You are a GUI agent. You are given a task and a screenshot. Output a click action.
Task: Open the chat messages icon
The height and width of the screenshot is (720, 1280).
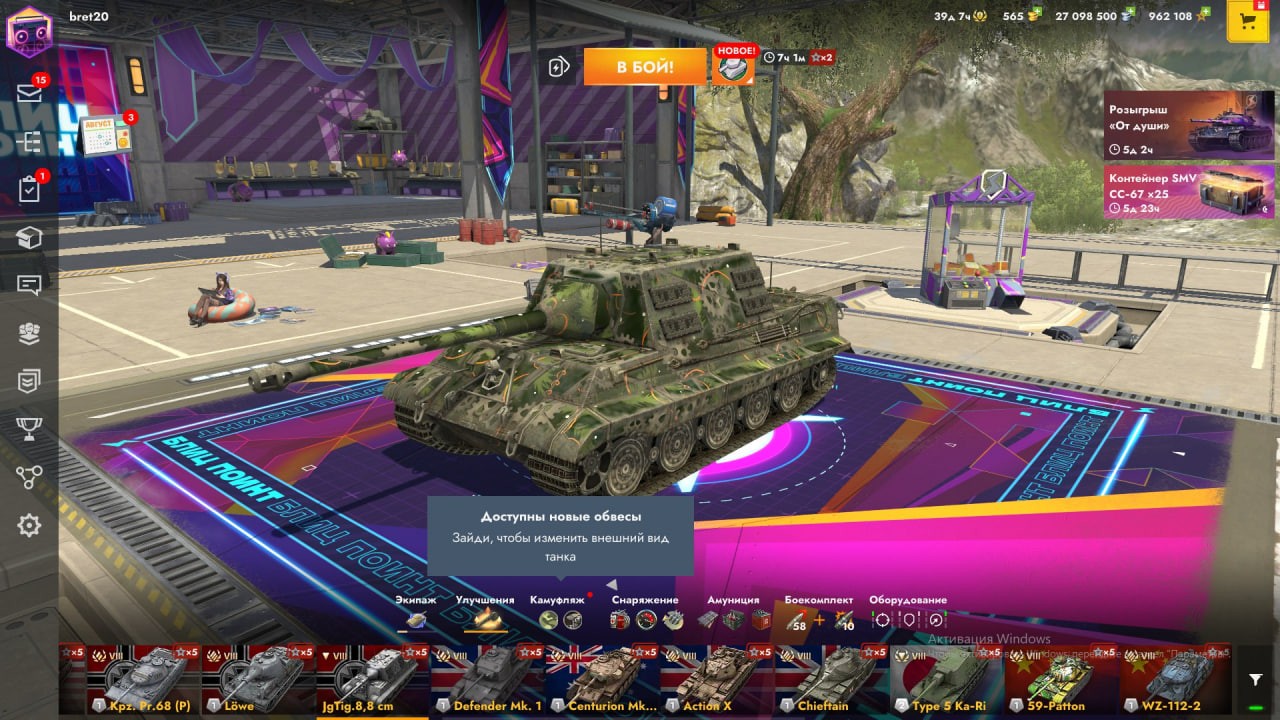coord(29,285)
